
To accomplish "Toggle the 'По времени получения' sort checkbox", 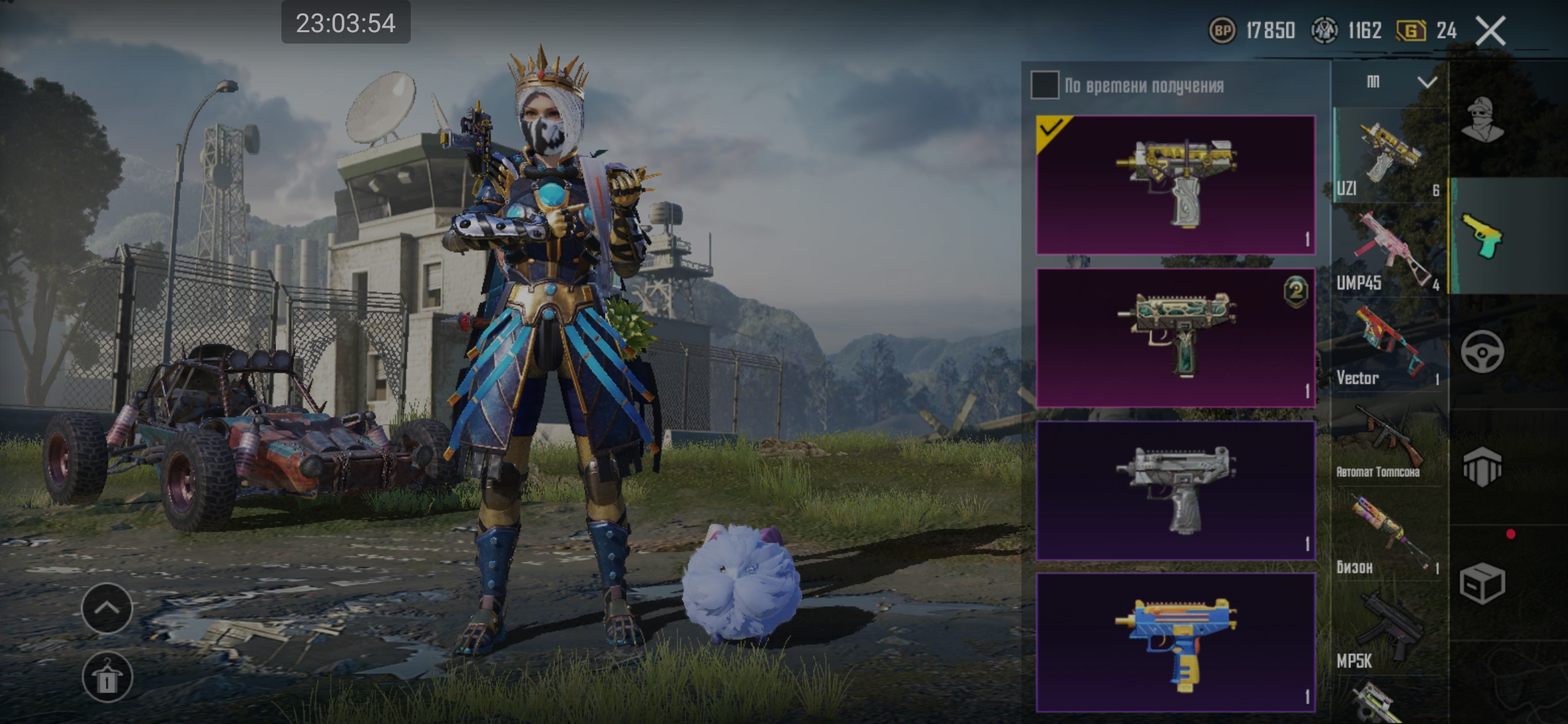I will click(x=1045, y=85).
